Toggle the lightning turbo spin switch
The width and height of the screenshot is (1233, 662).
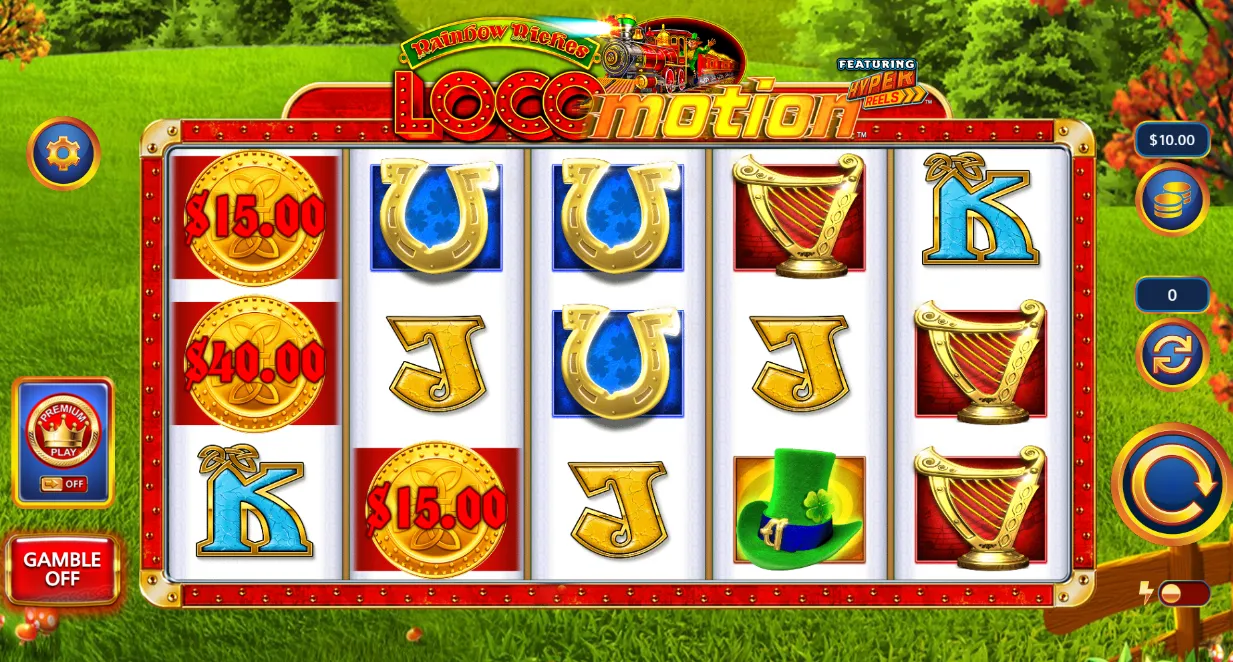[x=1183, y=593]
